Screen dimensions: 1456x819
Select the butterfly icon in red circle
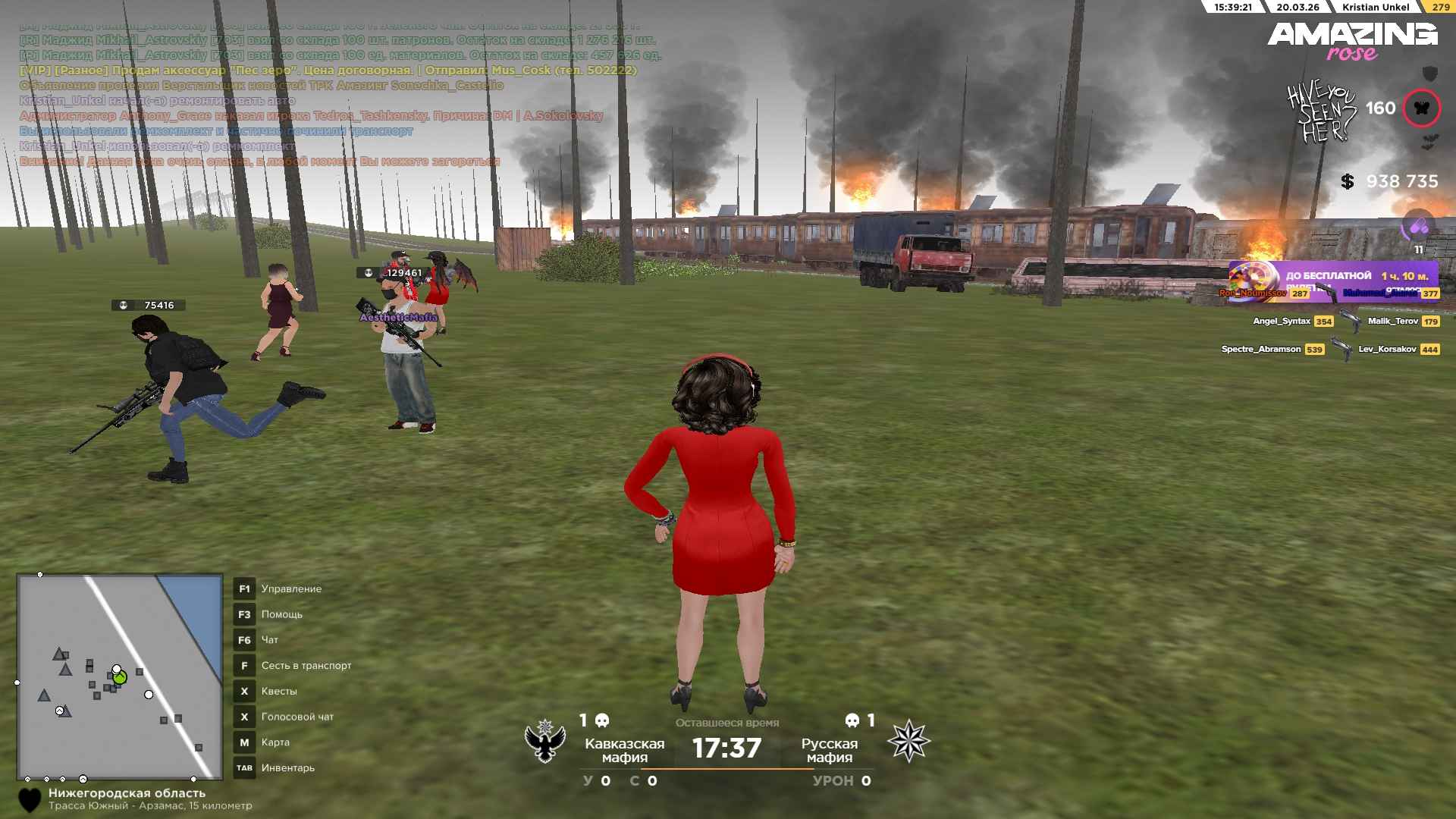(x=1421, y=108)
